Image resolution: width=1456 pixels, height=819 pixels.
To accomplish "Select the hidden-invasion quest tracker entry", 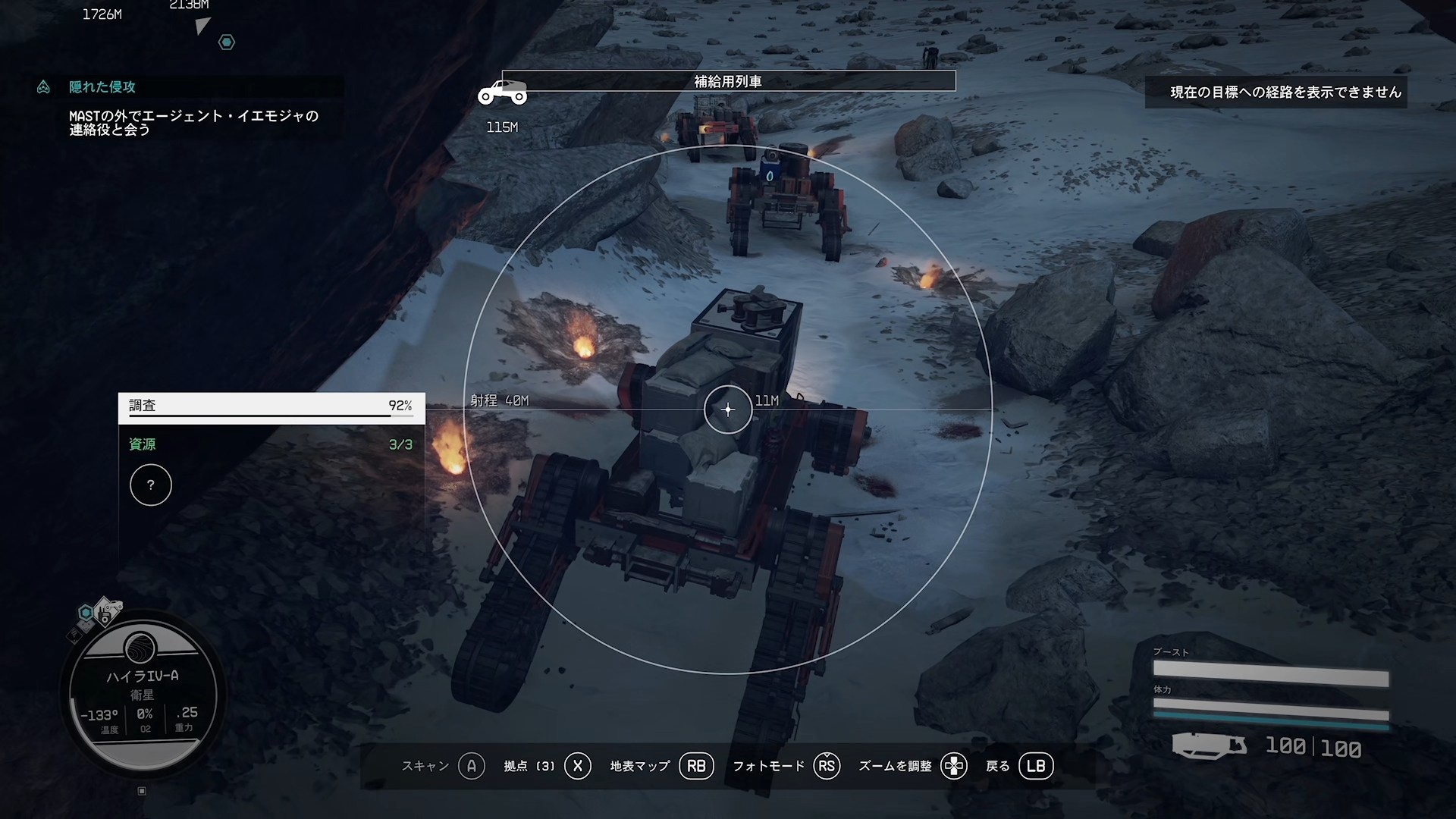I will (102, 87).
